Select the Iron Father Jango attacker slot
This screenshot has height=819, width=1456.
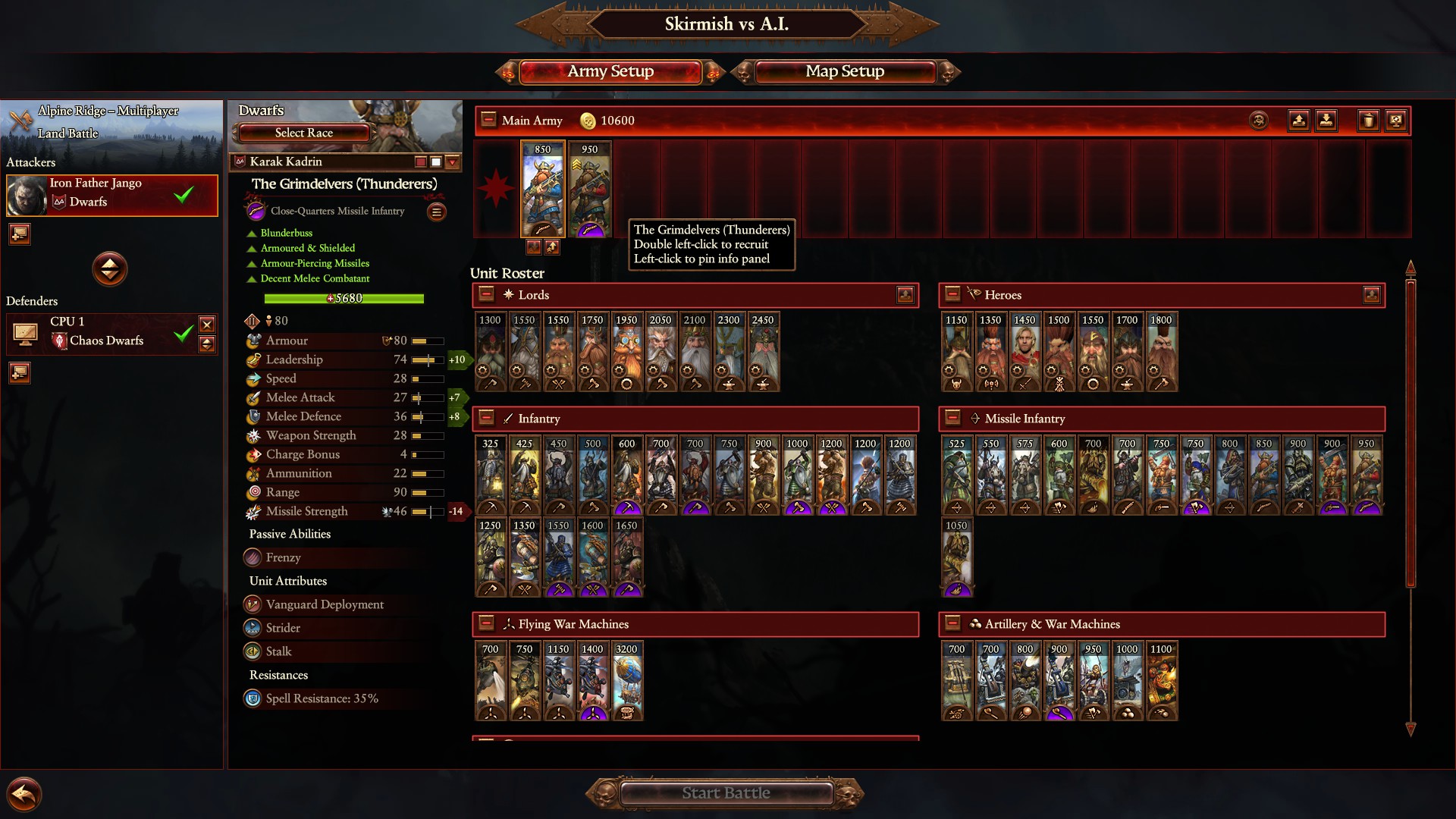click(x=112, y=195)
